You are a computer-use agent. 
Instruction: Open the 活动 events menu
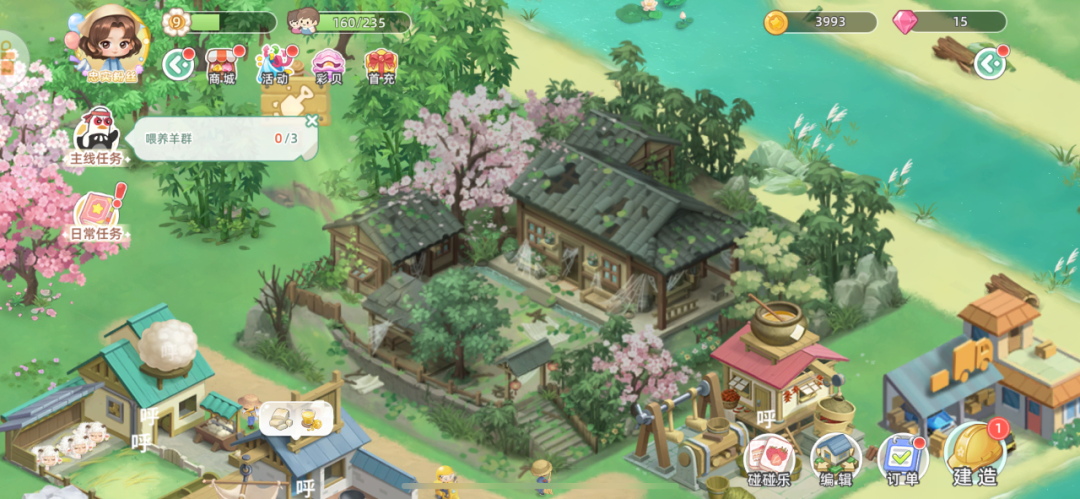[273, 65]
